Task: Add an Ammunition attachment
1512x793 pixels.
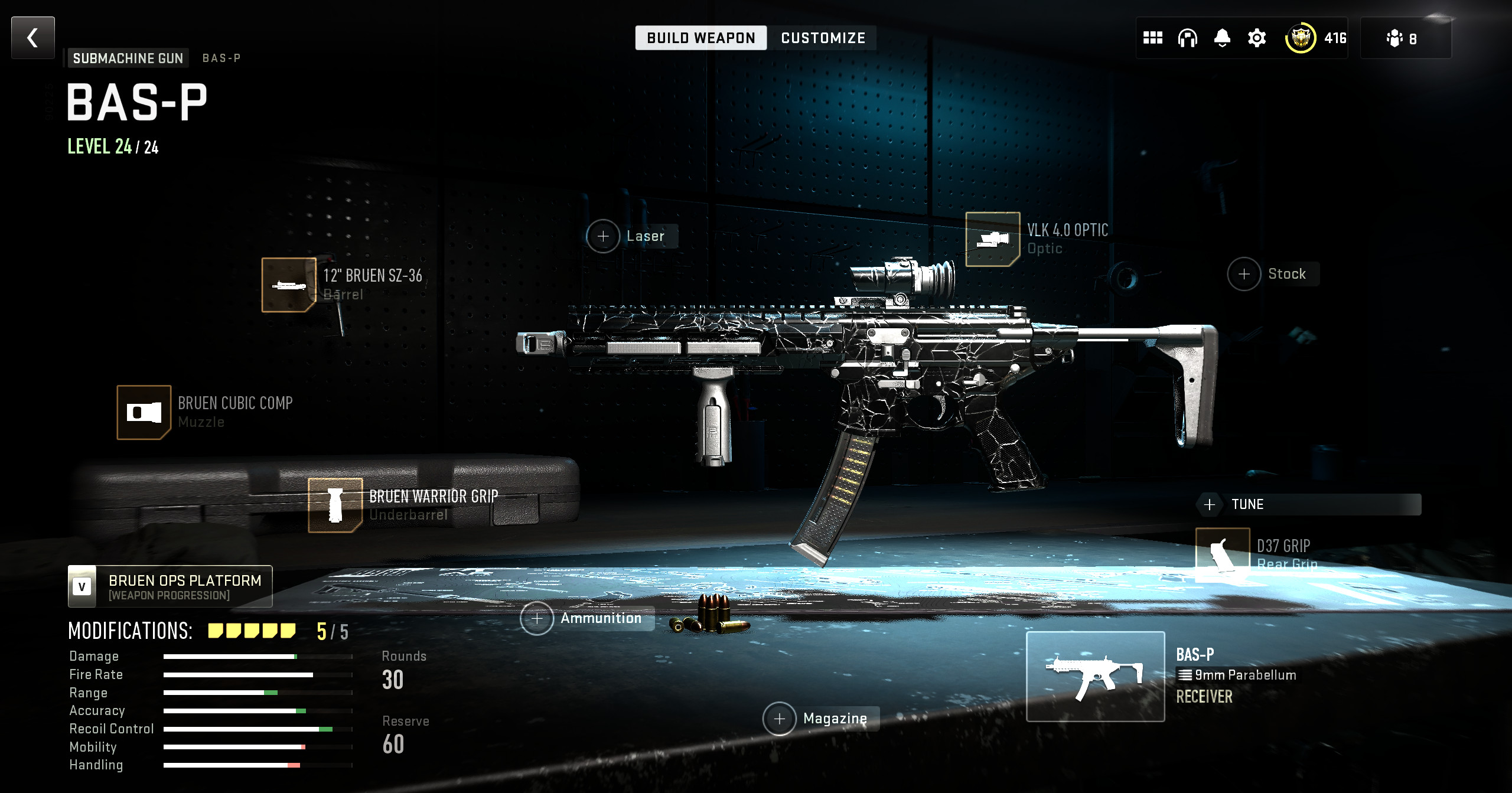Action: click(537, 618)
